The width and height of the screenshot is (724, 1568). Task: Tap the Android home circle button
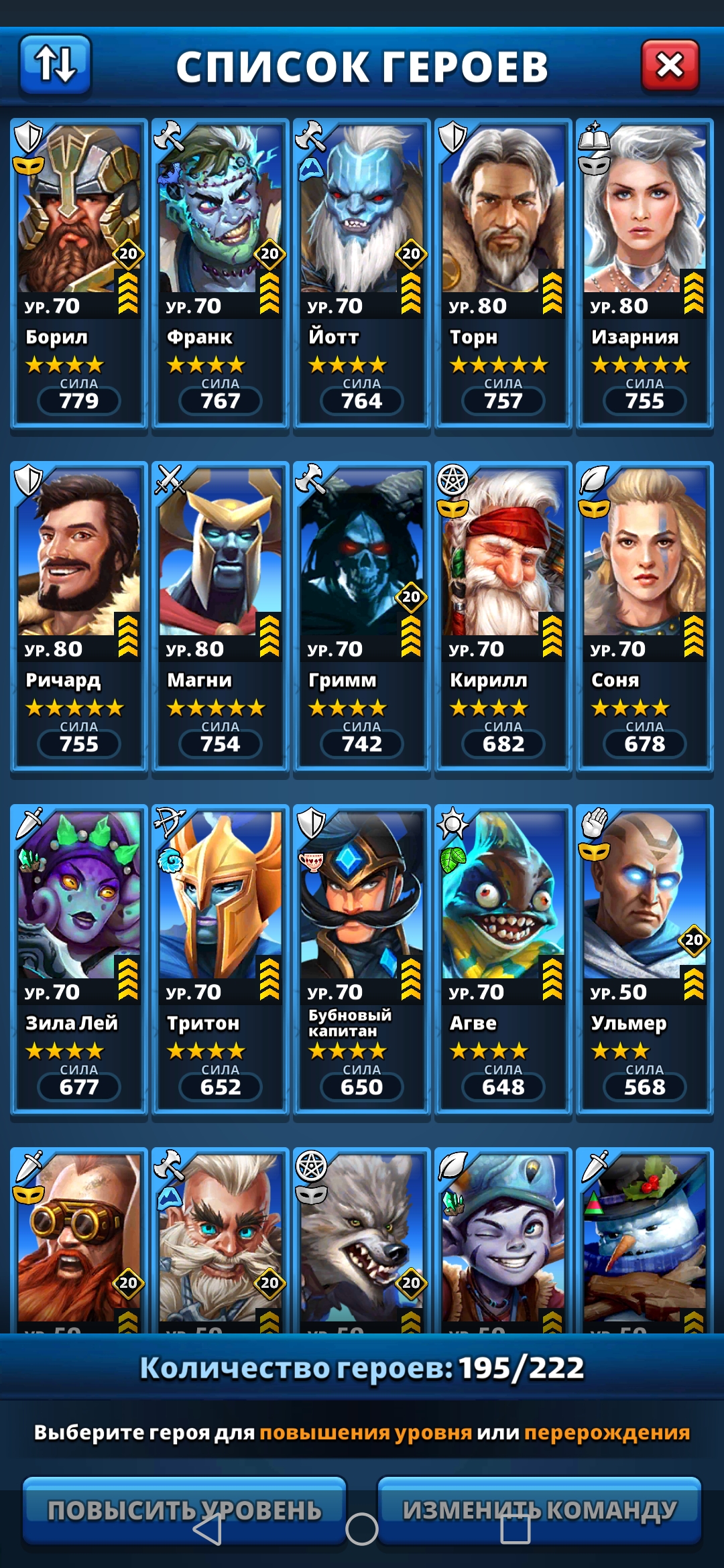362,1529
